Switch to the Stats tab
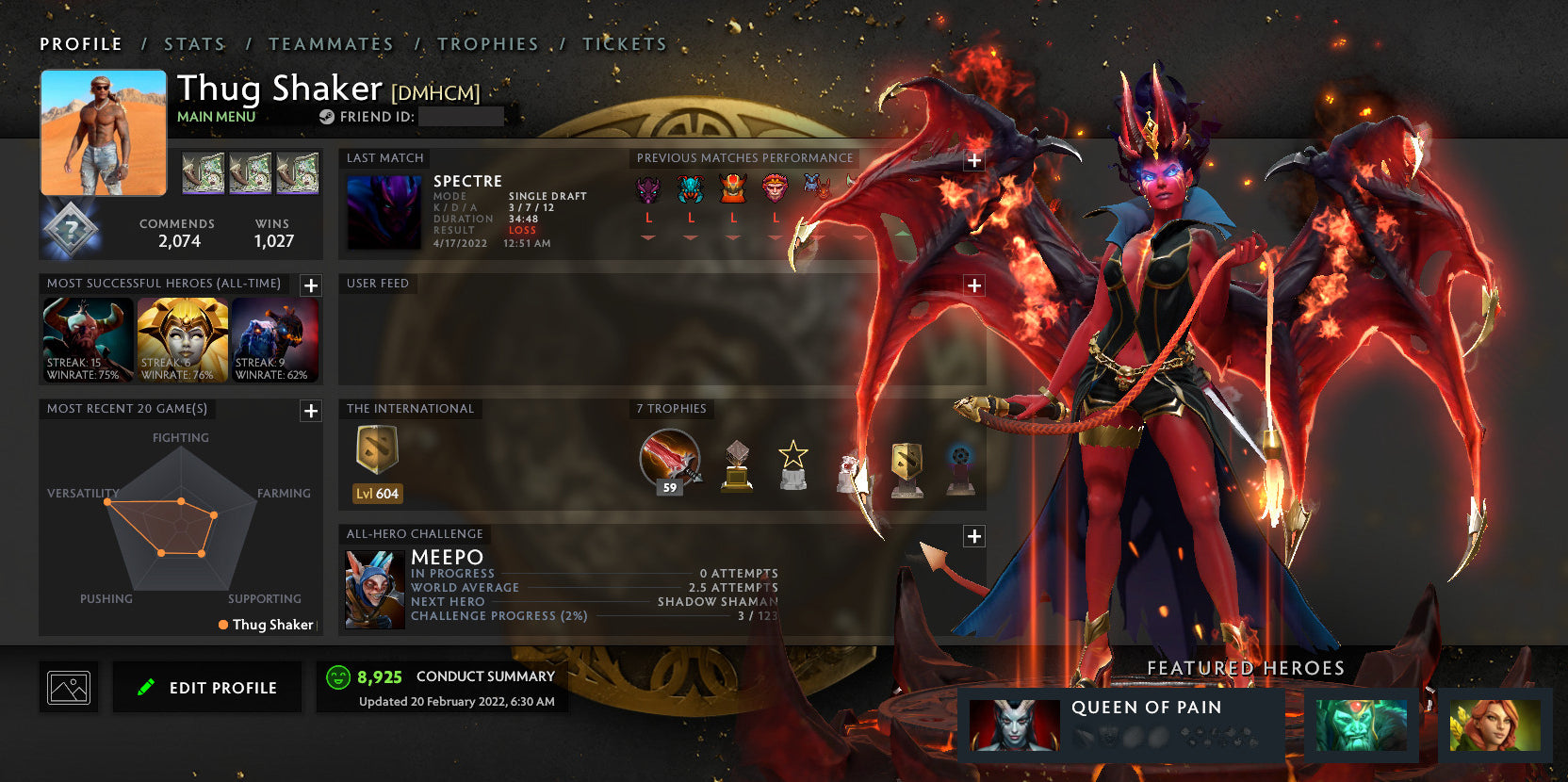 [x=194, y=44]
